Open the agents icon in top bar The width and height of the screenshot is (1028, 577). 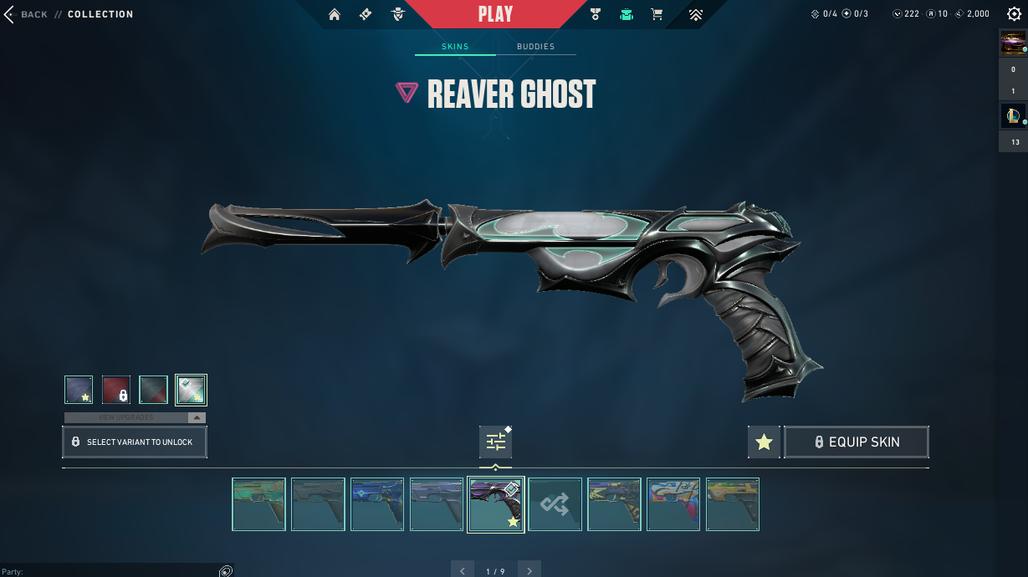[x=397, y=14]
